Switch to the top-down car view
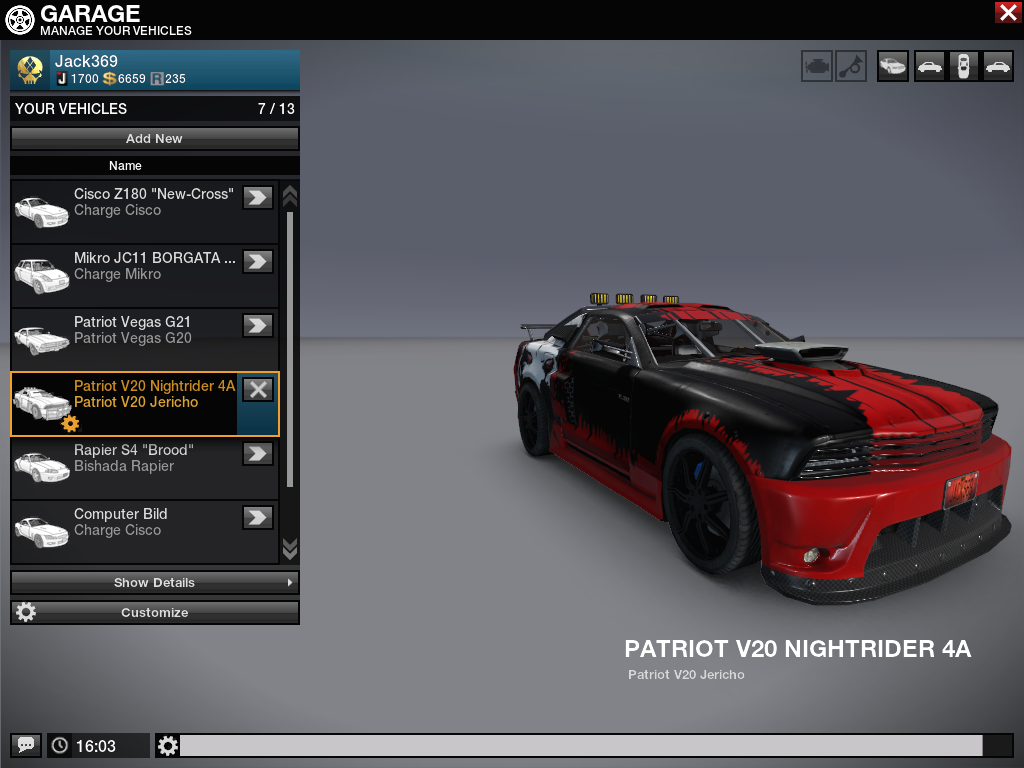 point(963,66)
